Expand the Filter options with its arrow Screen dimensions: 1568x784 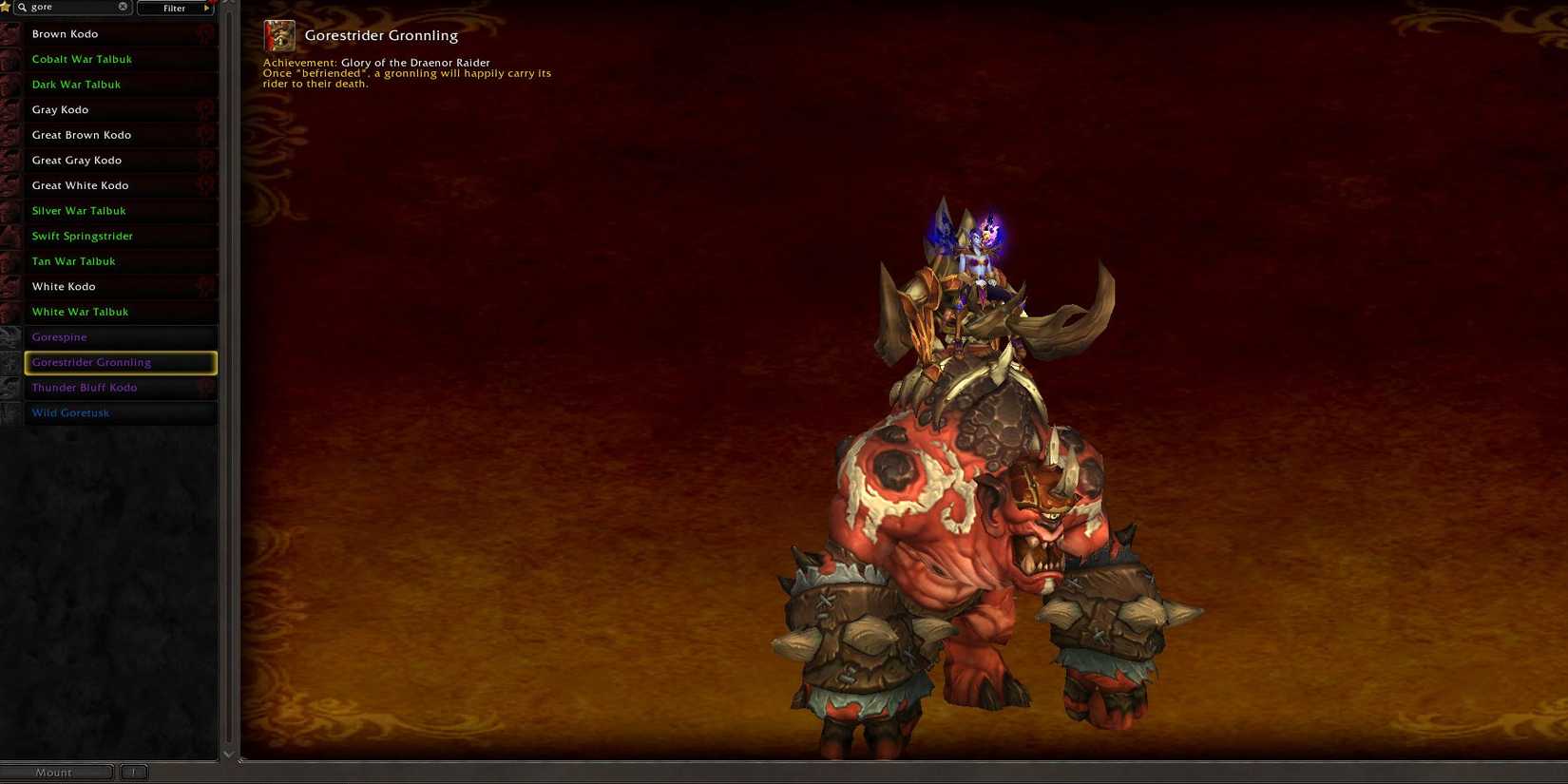207,8
